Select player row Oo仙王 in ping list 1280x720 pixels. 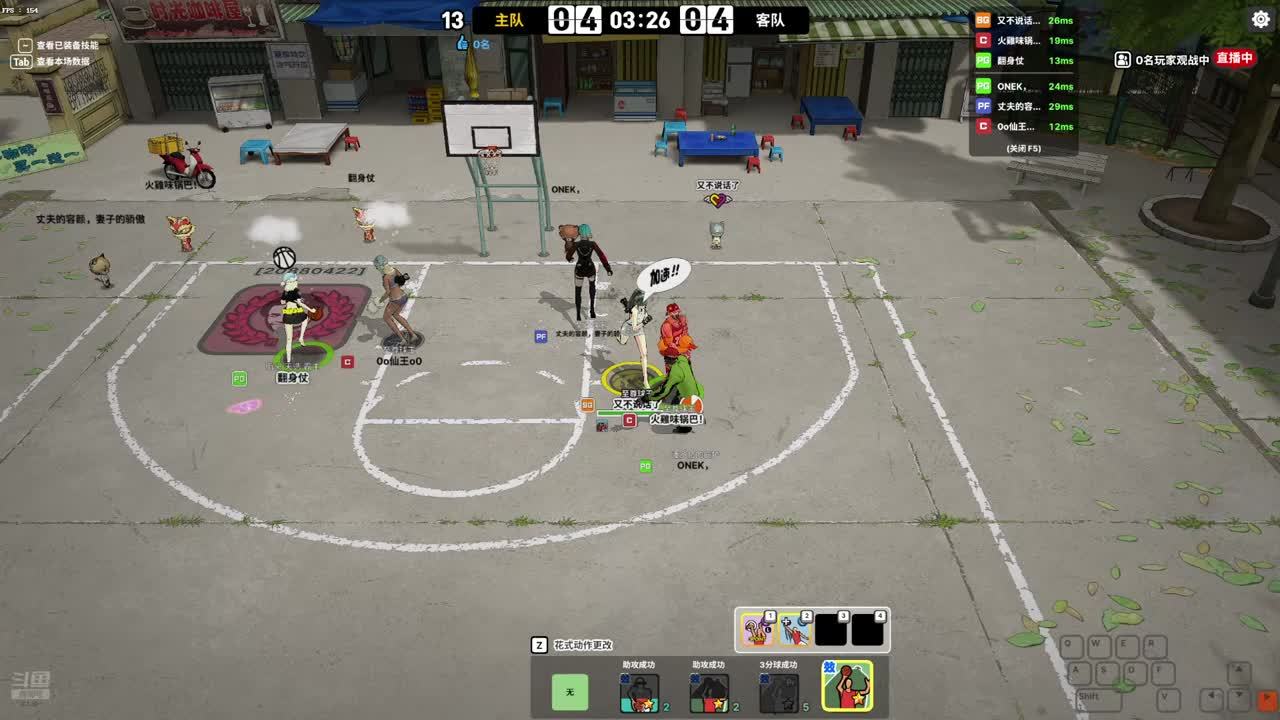[1024, 127]
